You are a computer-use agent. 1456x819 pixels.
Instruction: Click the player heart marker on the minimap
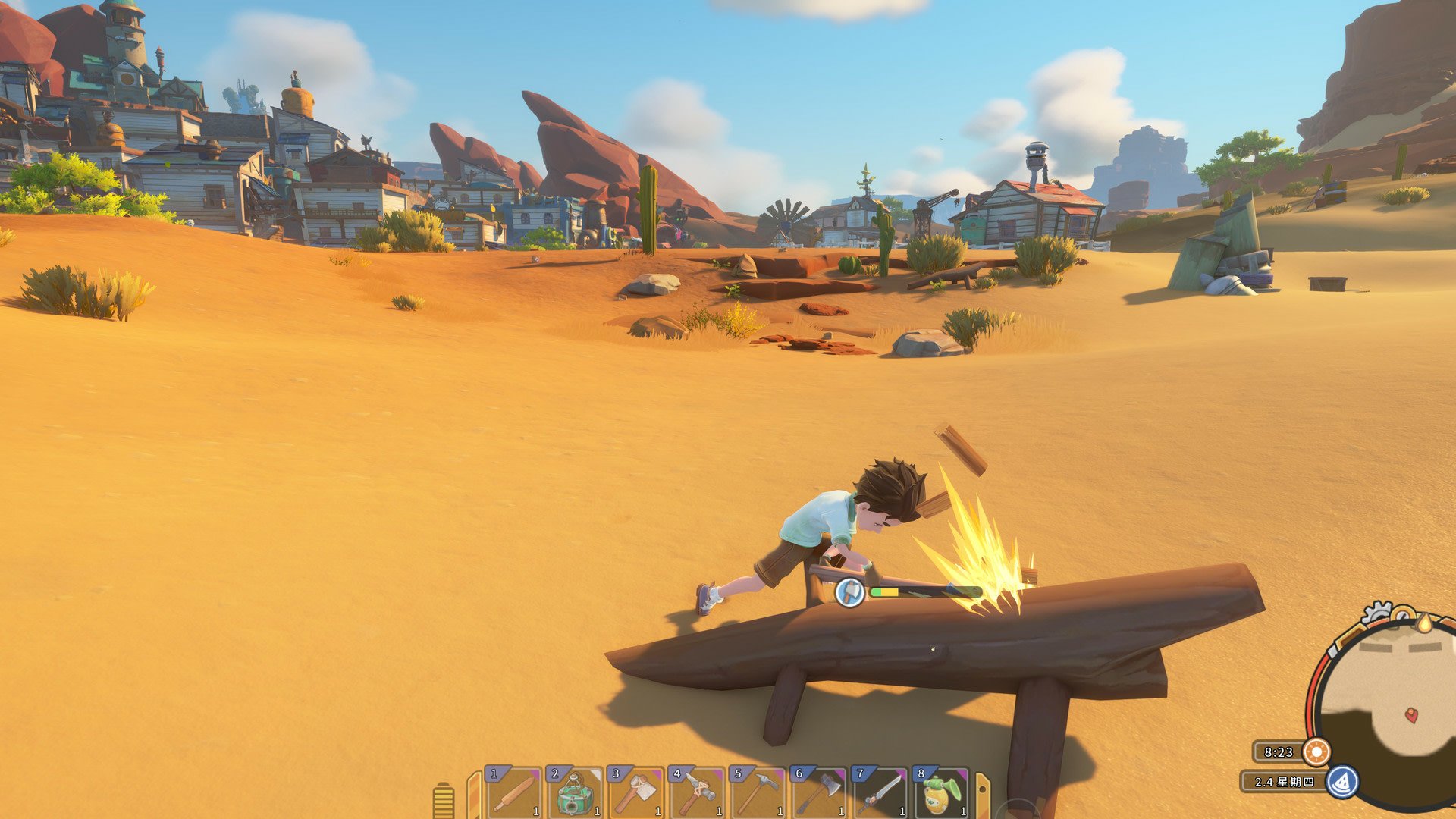1411,715
